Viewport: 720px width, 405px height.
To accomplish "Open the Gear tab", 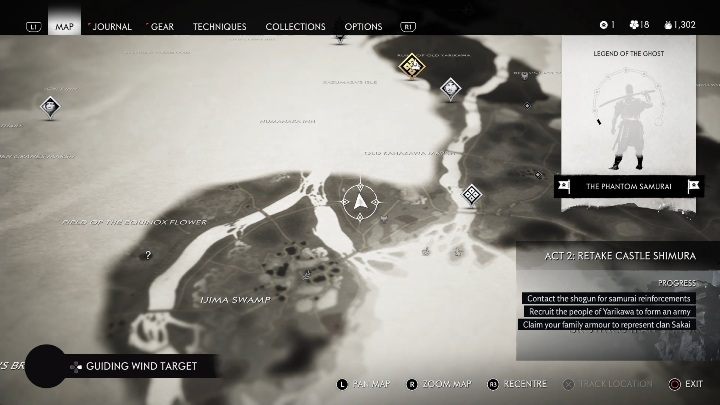I will pyautogui.click(x=161, y=26).
